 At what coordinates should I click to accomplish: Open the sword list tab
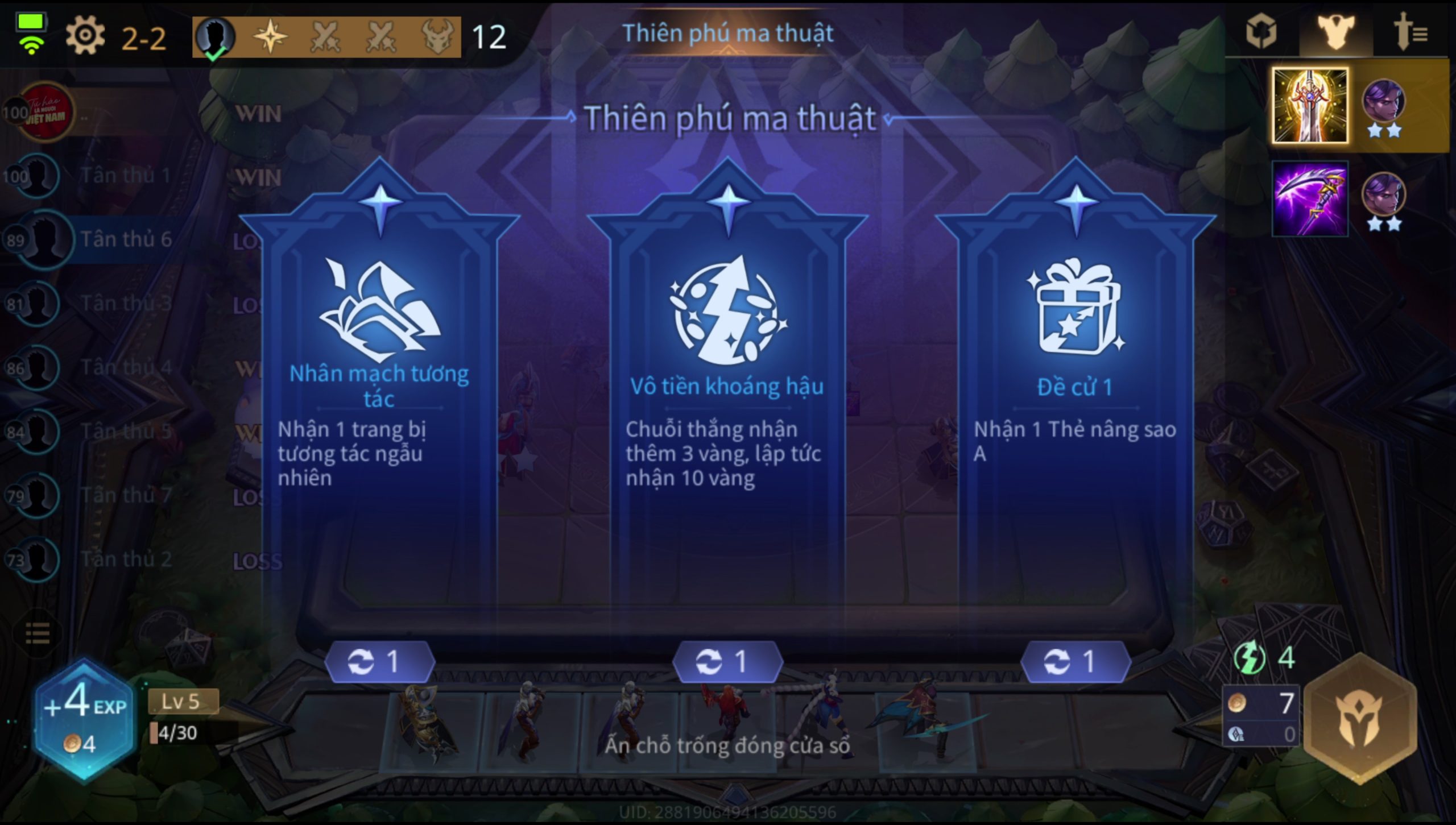click(x=1409, y=32)
